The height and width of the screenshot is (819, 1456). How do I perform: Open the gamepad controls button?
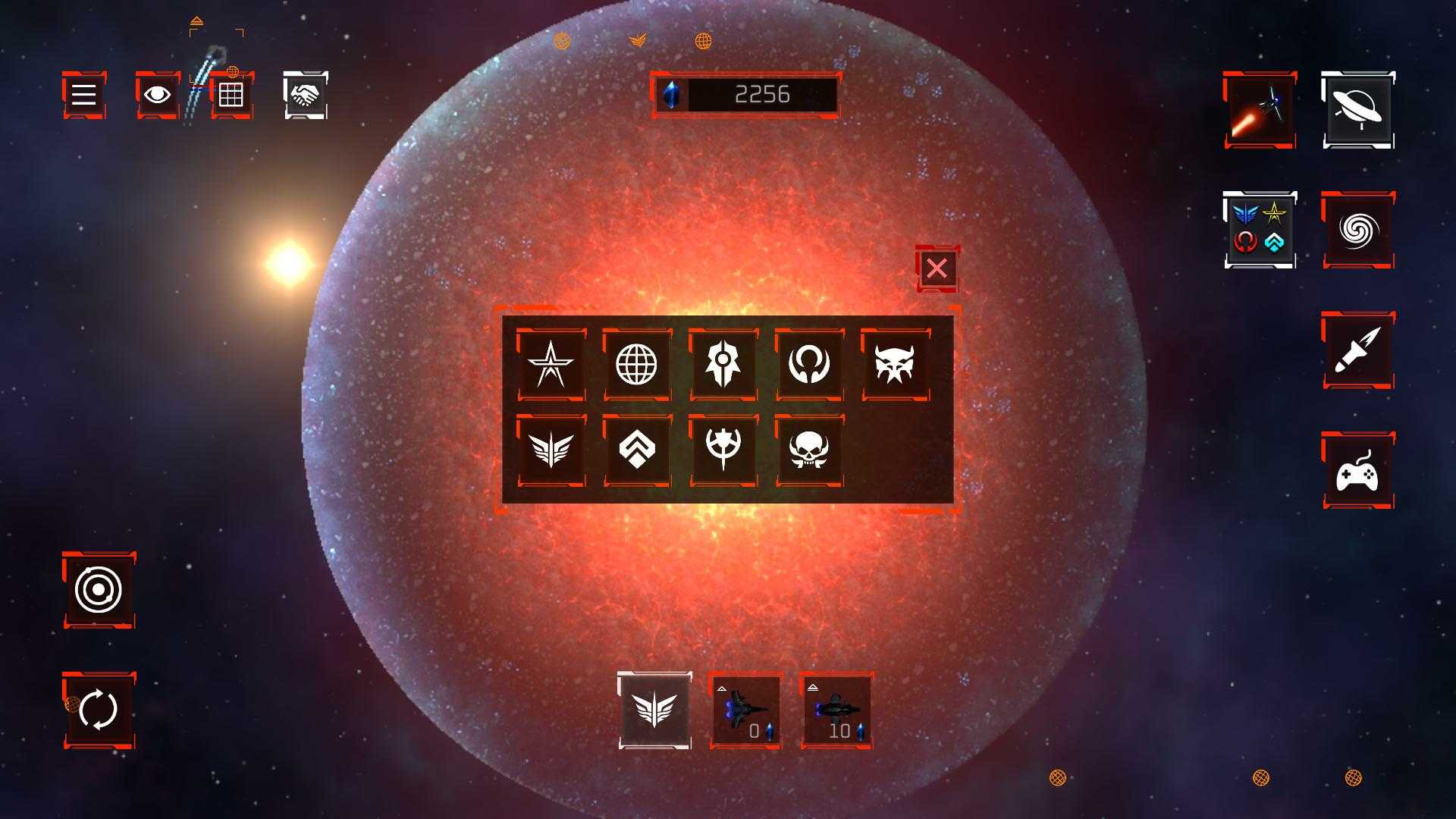(1358, 470)
